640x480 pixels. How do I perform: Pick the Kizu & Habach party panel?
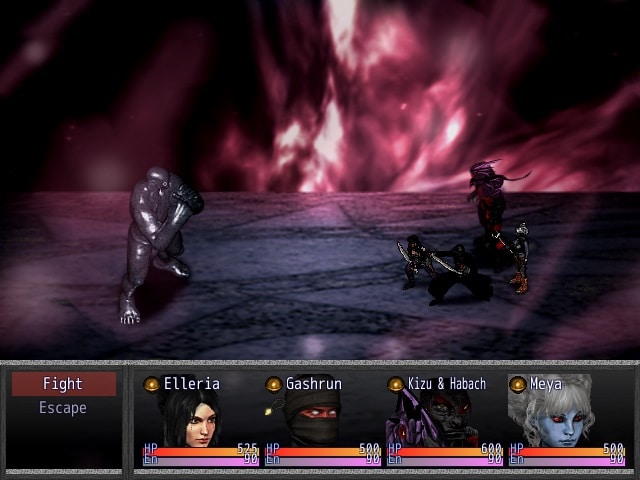coord(444,420)
